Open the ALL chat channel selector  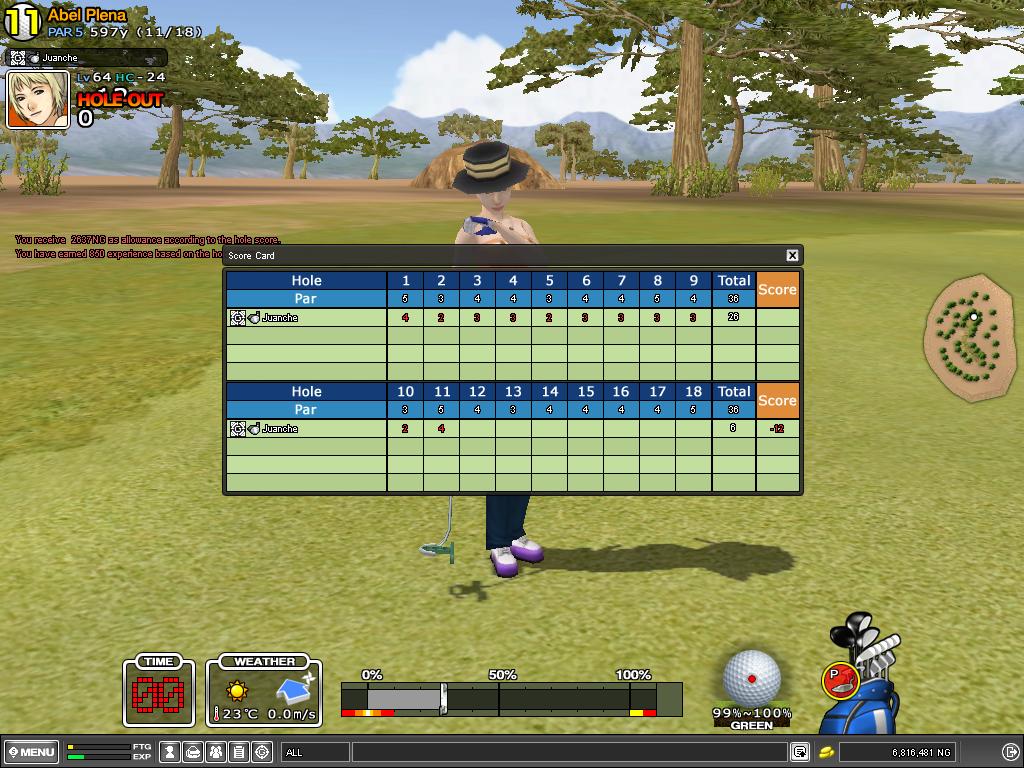coord(315,752)
